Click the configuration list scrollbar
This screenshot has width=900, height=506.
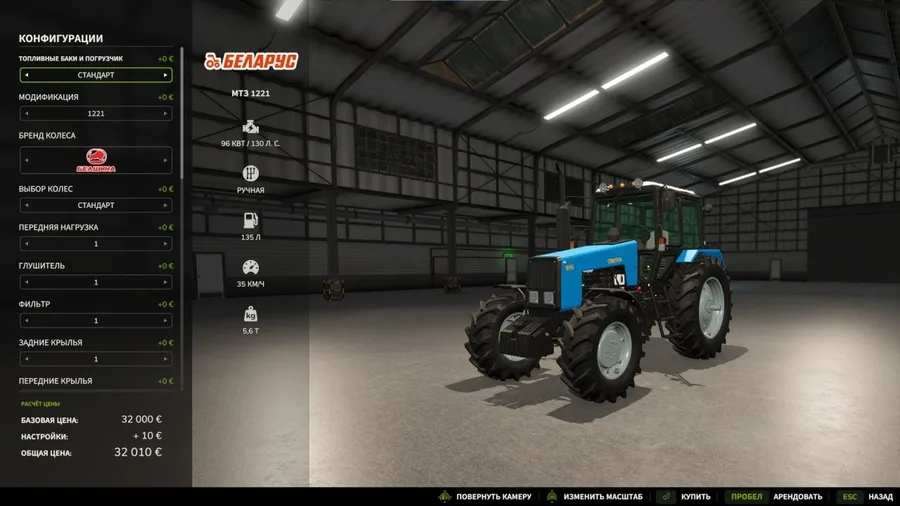[x=181, y=150]
